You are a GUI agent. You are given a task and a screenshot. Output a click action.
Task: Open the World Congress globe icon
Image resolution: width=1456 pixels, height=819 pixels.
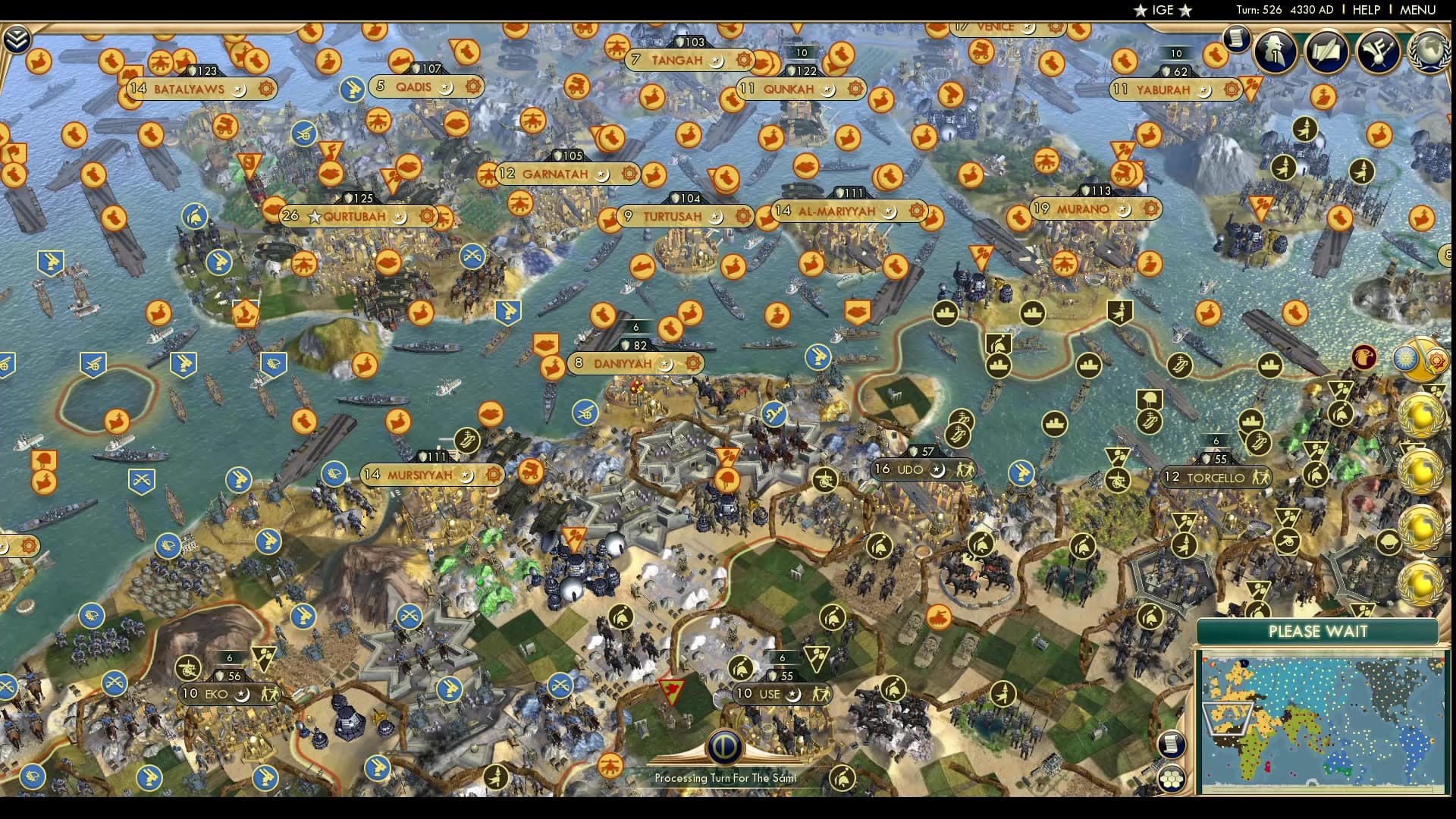[x=1432, y=53]
